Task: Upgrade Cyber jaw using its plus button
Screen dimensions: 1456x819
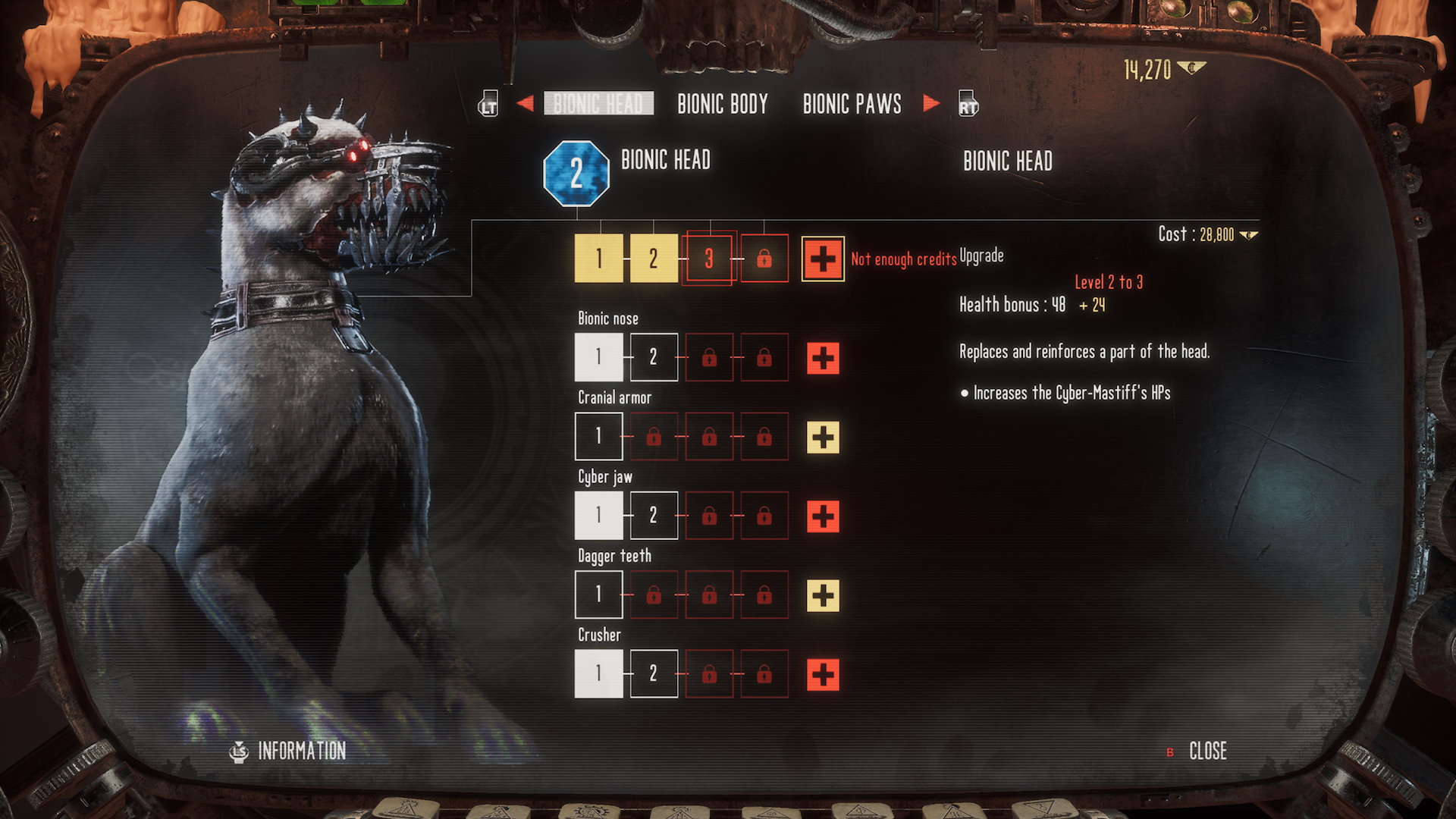Action: coord(823,516)
